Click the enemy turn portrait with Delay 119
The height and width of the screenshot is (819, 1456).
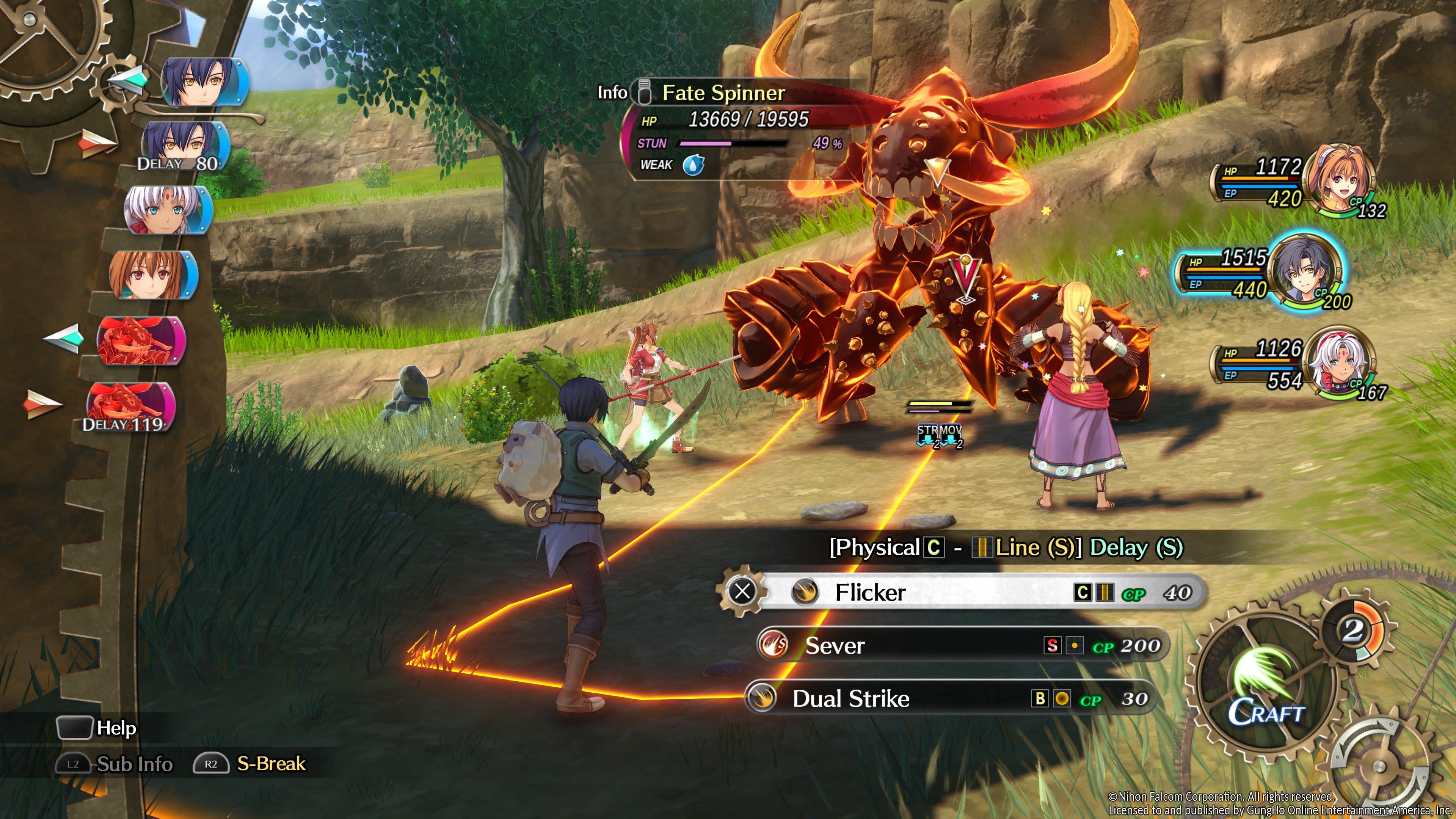[130, 406]
